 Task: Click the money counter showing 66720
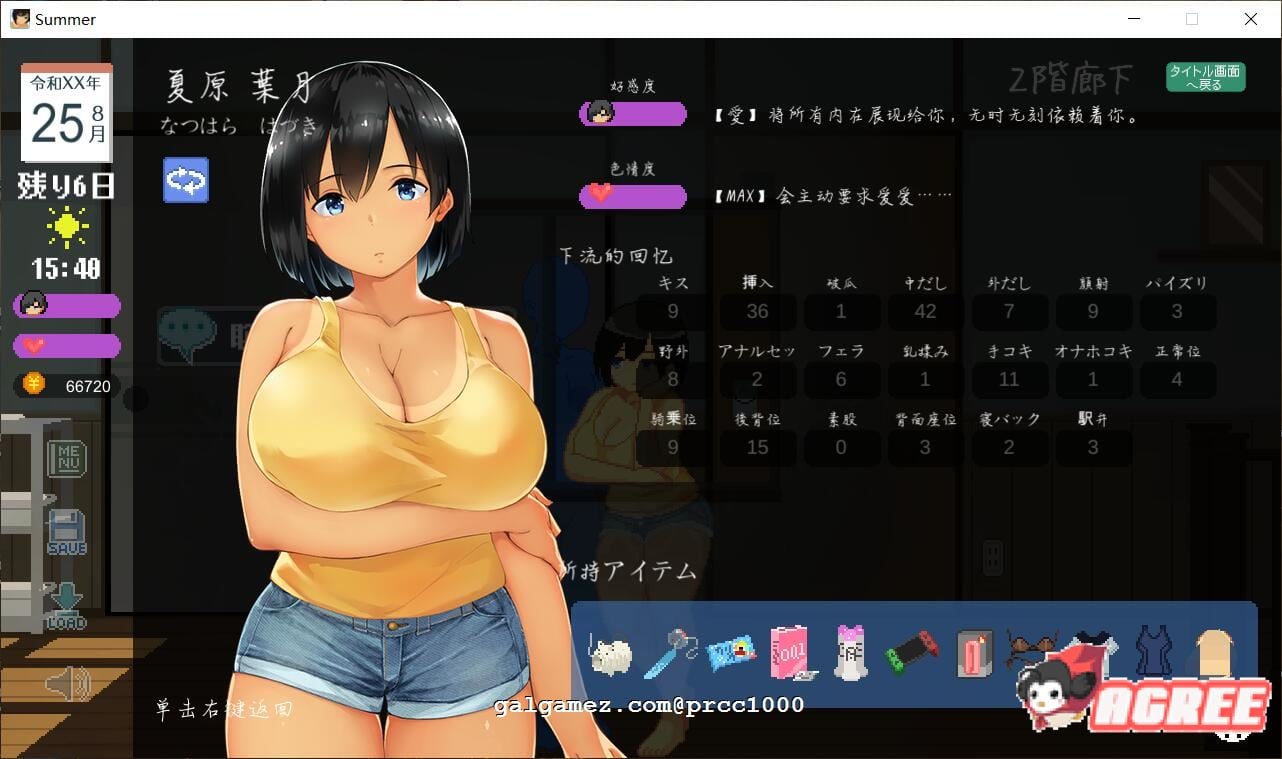67,386
